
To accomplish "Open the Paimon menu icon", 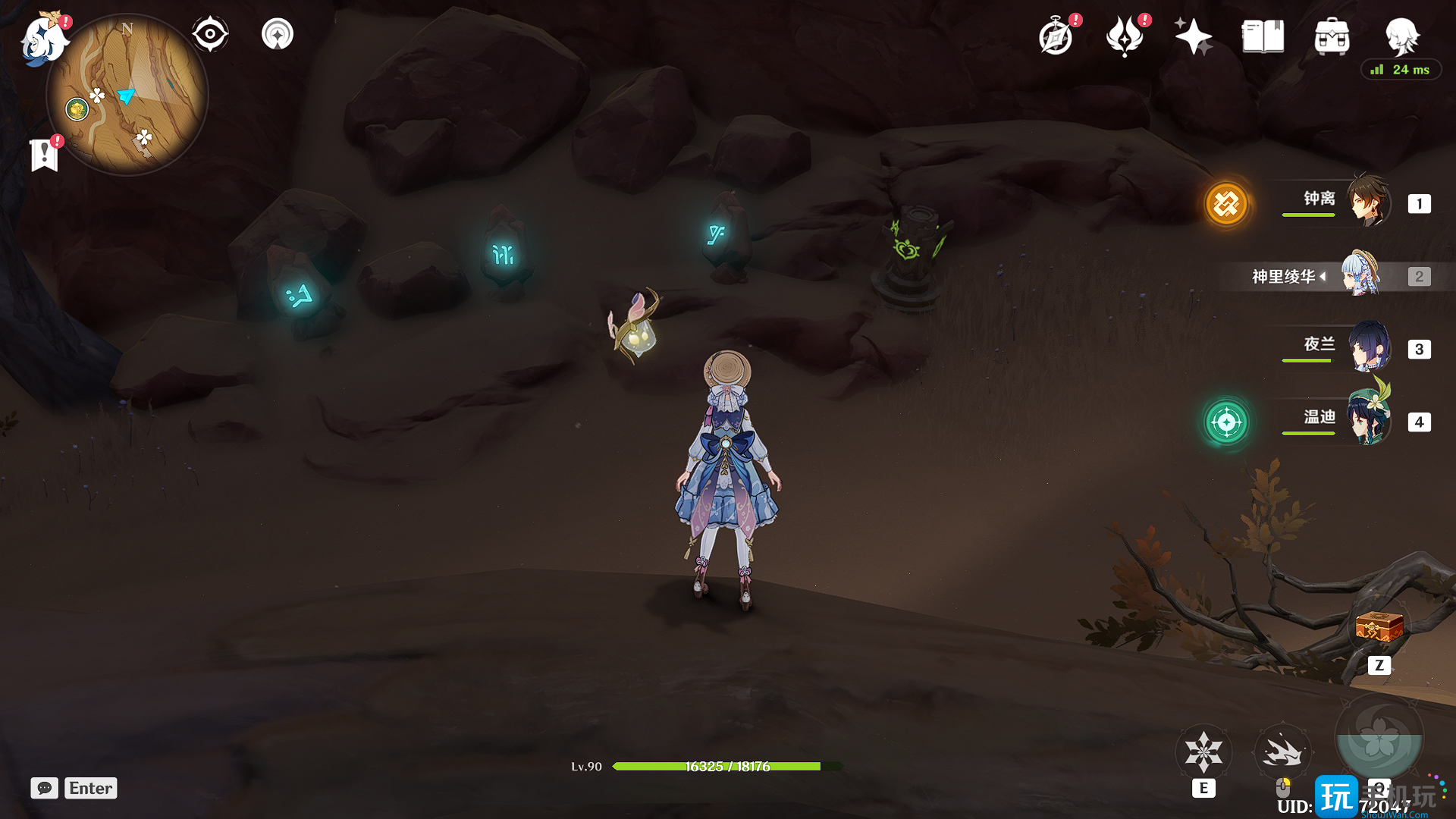I will point(42,39).
